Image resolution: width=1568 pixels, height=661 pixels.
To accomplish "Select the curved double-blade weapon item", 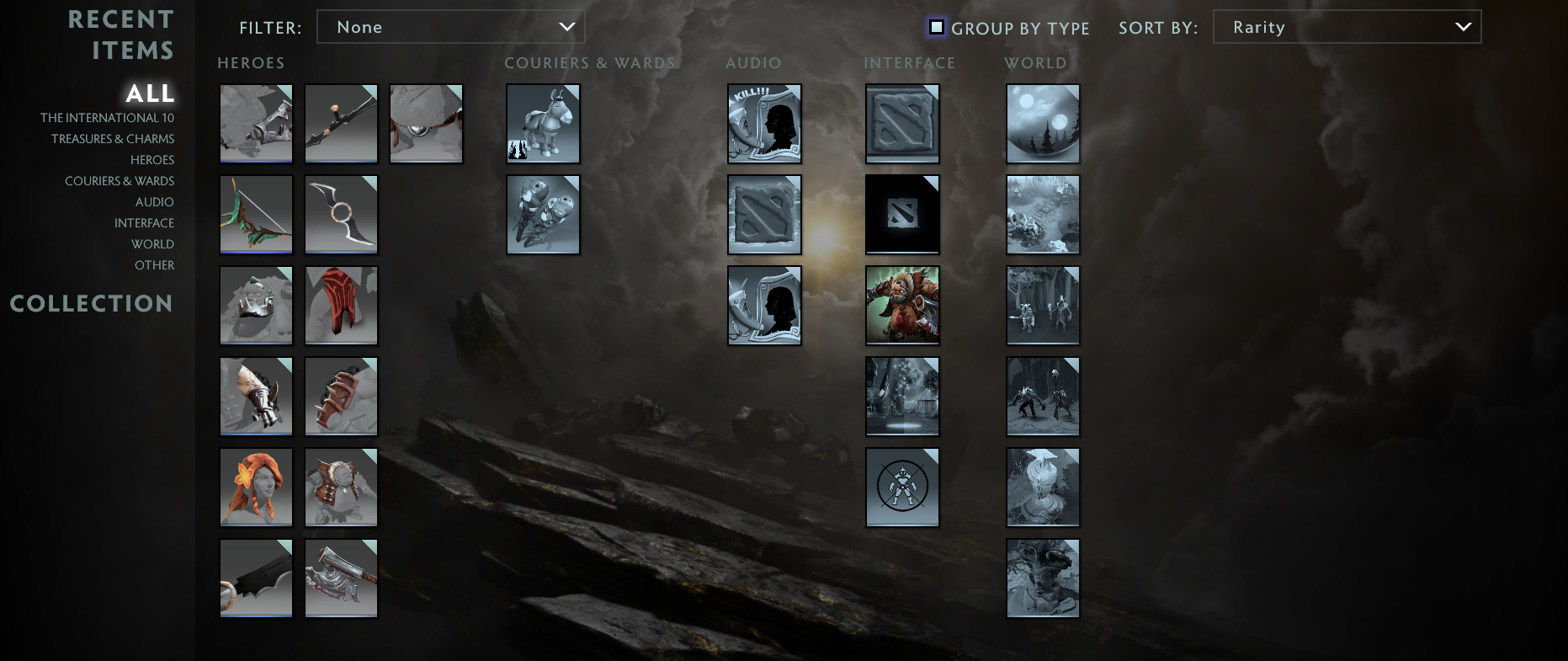I will pyautogui.click(x=340, y=214).
